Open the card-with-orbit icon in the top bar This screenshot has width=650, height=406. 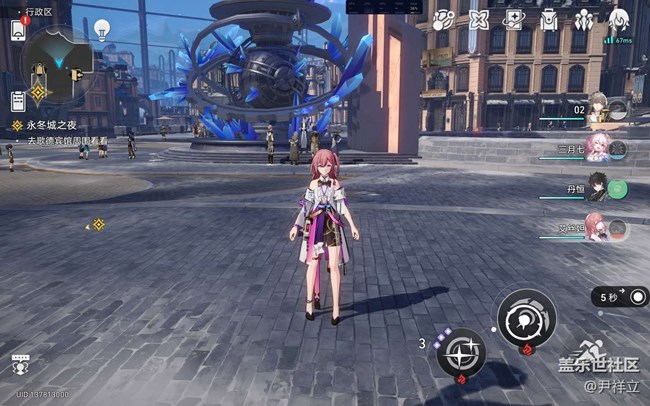click(x=513, y=19)
